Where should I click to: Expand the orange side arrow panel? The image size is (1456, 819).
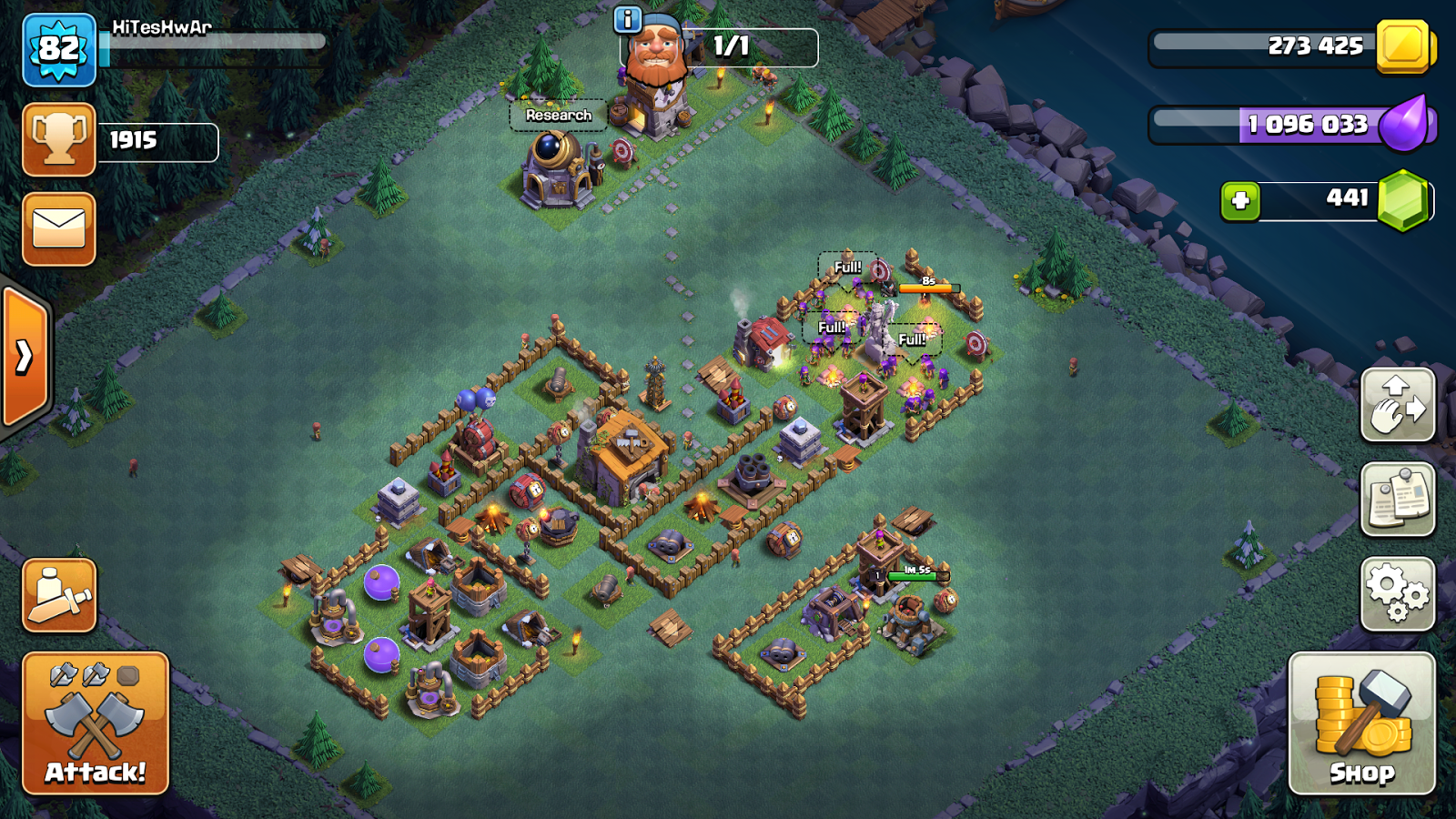pos(25,357)
